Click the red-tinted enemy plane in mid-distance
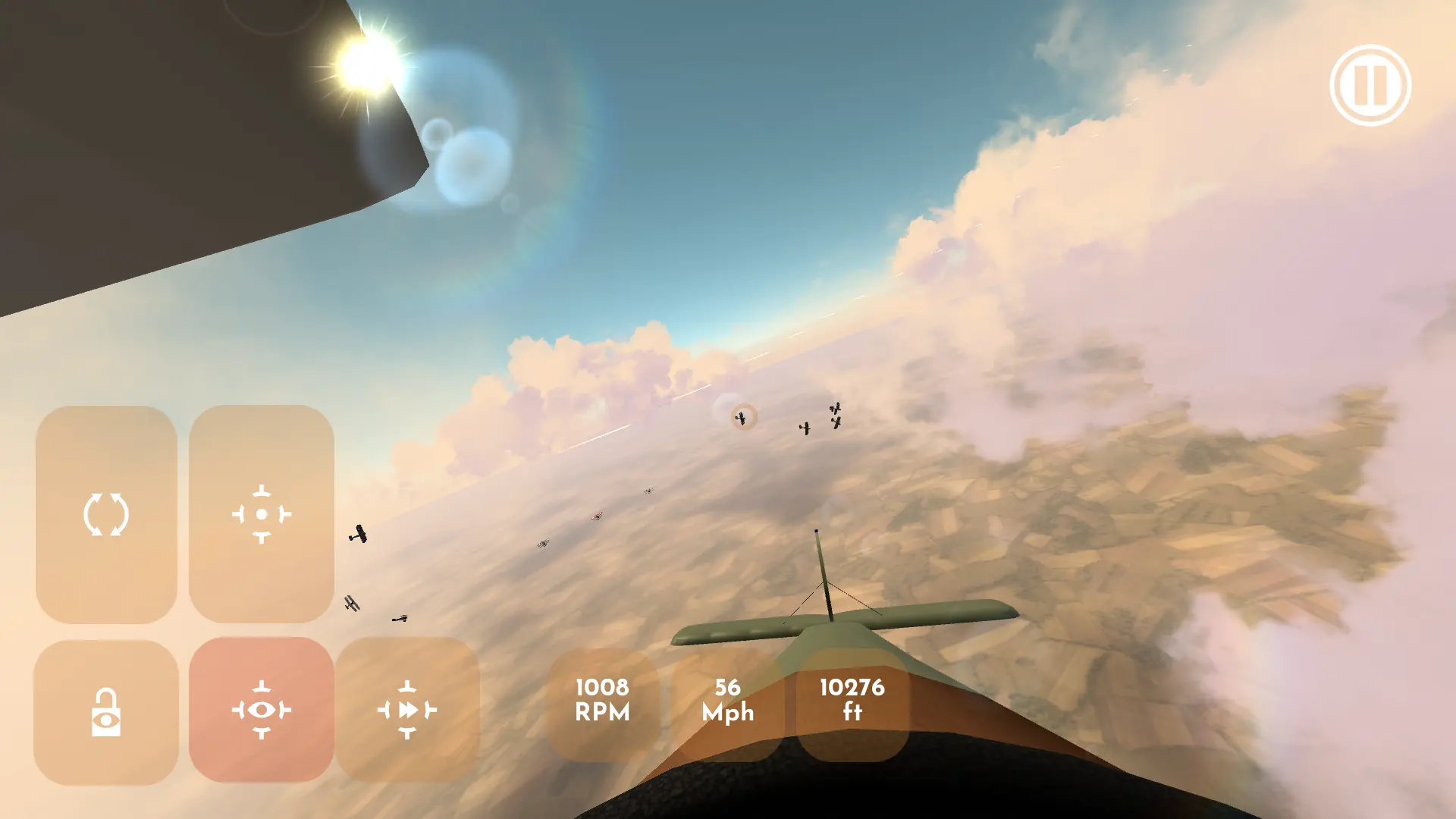This screenshot has width=1456, height=819. pos(595,516)
